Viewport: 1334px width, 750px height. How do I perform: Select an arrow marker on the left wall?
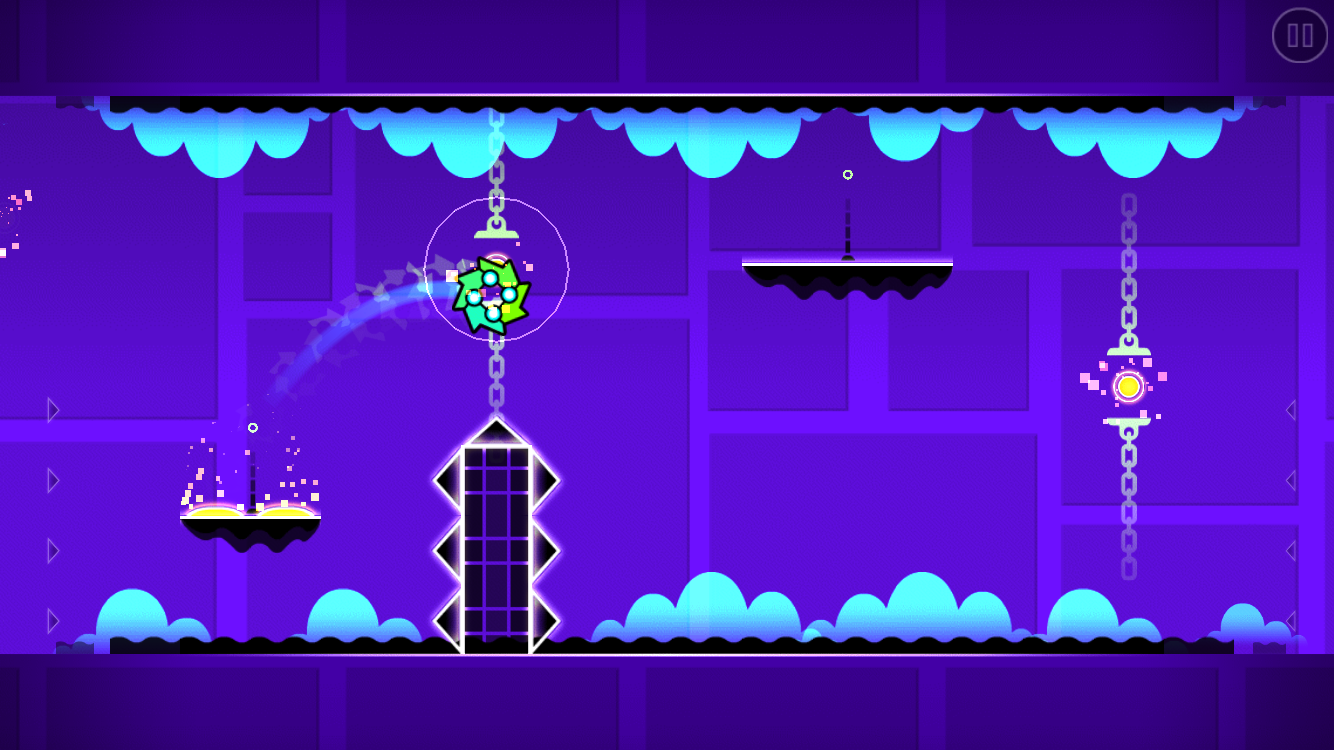pyautogui.click(x=50, y=480)
